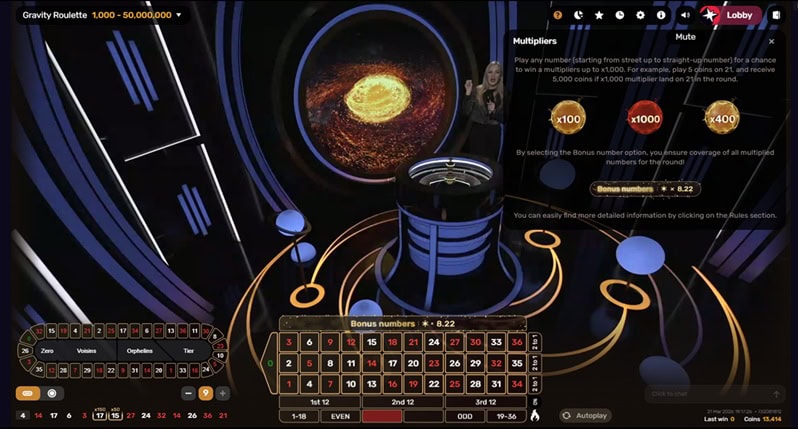This screenshot has height=429, width=798.
Task: Bet on EVEN numbers
Action: pos(340,415)
